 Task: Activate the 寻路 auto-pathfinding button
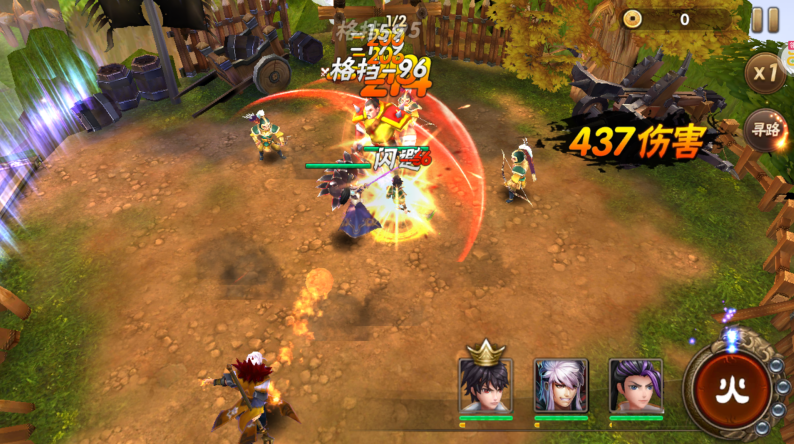pos(767,129)
